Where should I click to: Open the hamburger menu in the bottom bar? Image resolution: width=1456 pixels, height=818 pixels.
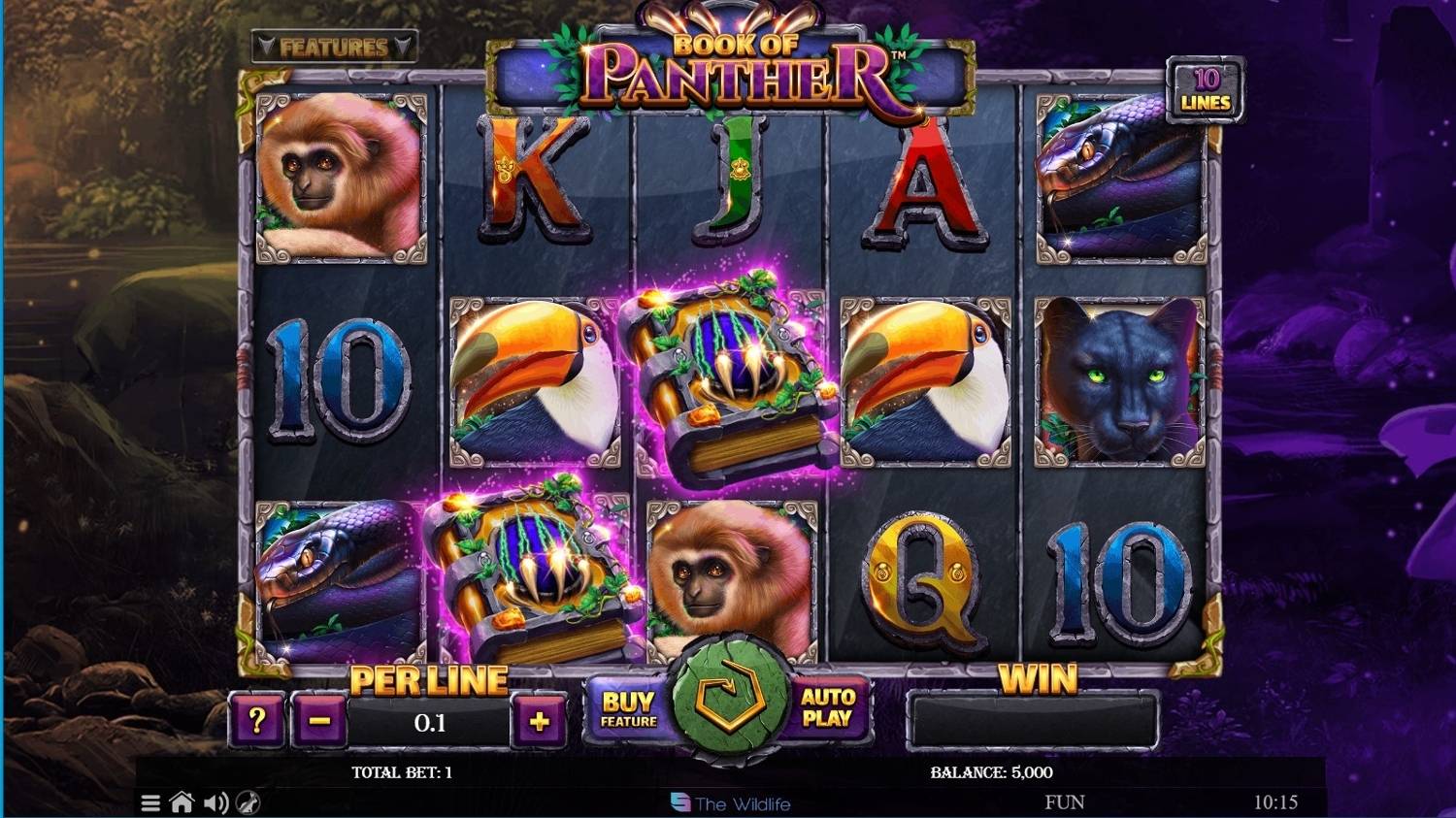click(150, 803)
